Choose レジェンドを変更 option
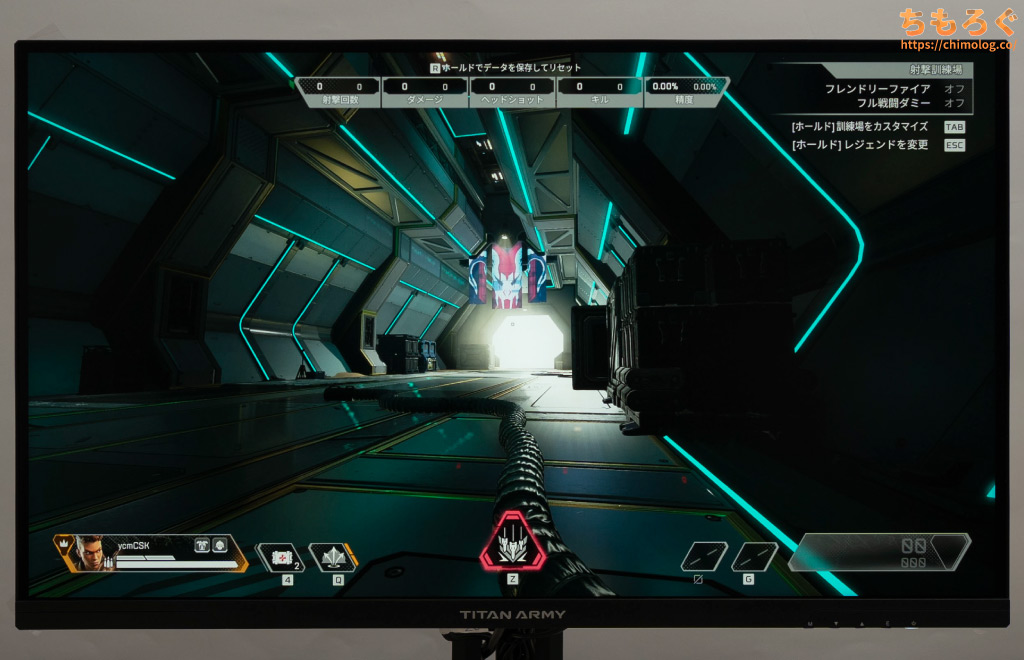The image size is (1024, 660). [x=860, y=145]
